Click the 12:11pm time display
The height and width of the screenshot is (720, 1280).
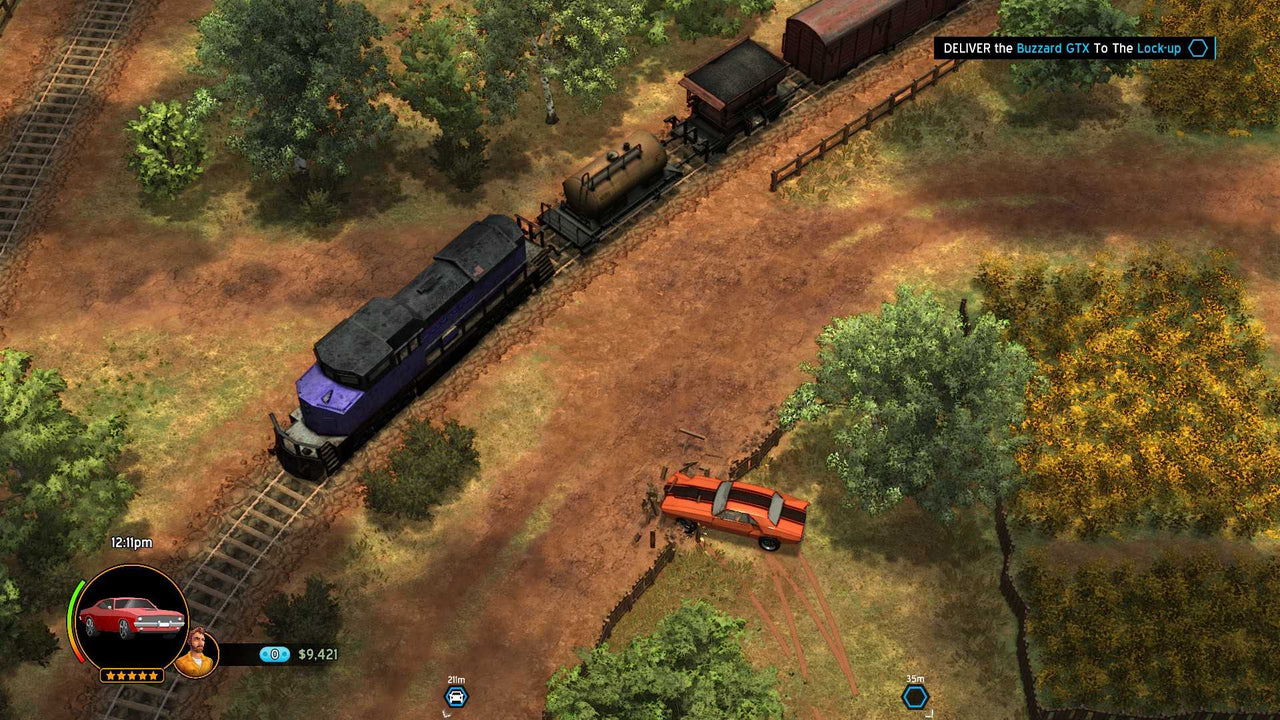[x=130, y=542]
